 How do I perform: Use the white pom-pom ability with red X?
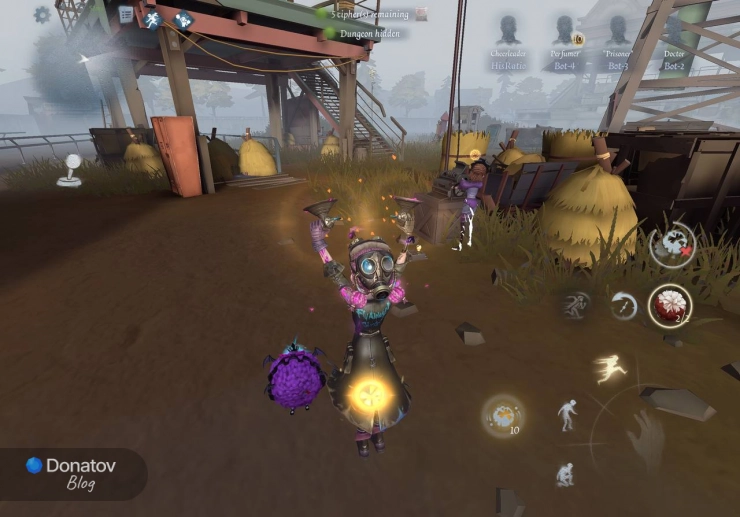pos(672,244)
